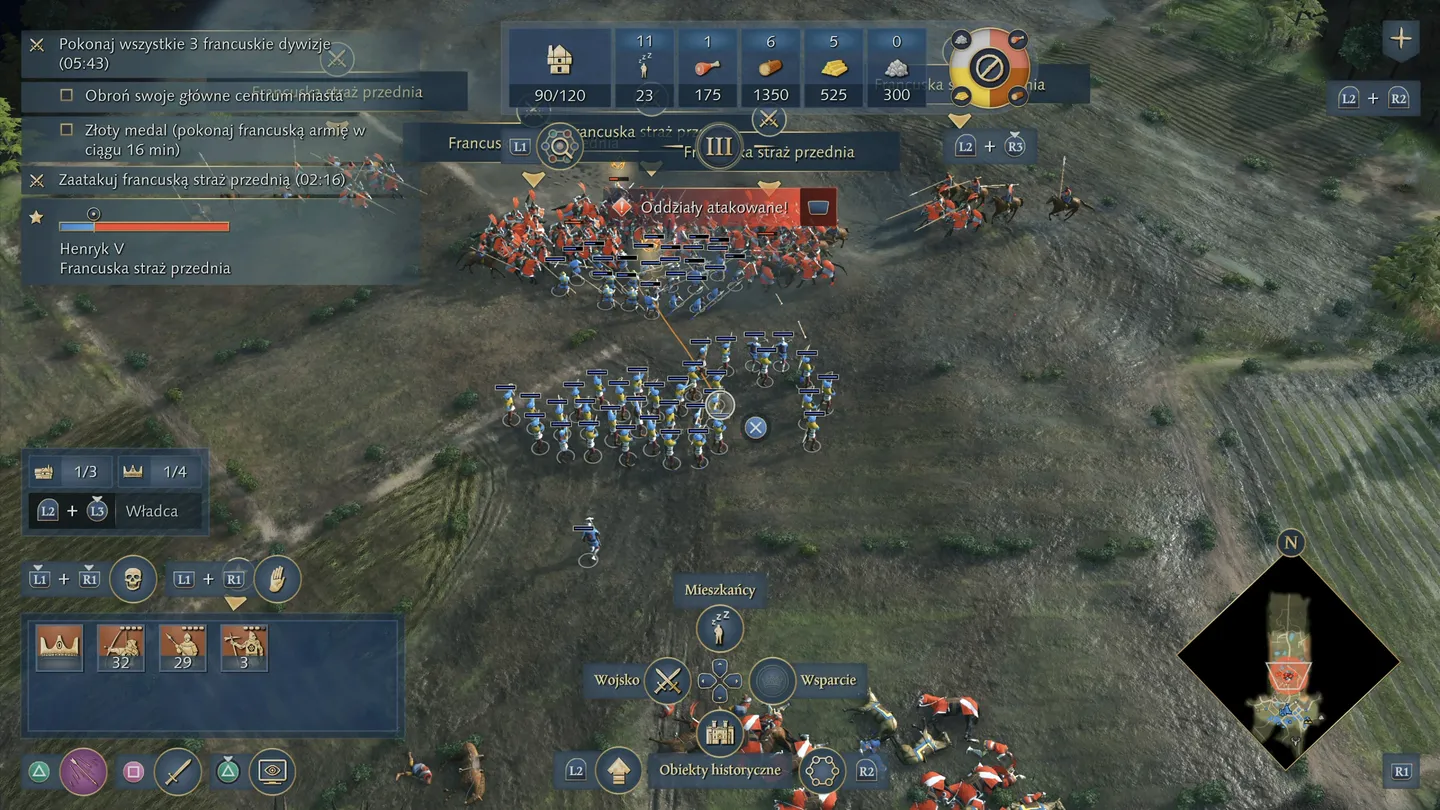The width and height of the screenshot is (1440, 810).
Task: Select the archer group showing 32 units
Action: pyautogui.click(x=121, y=647)
